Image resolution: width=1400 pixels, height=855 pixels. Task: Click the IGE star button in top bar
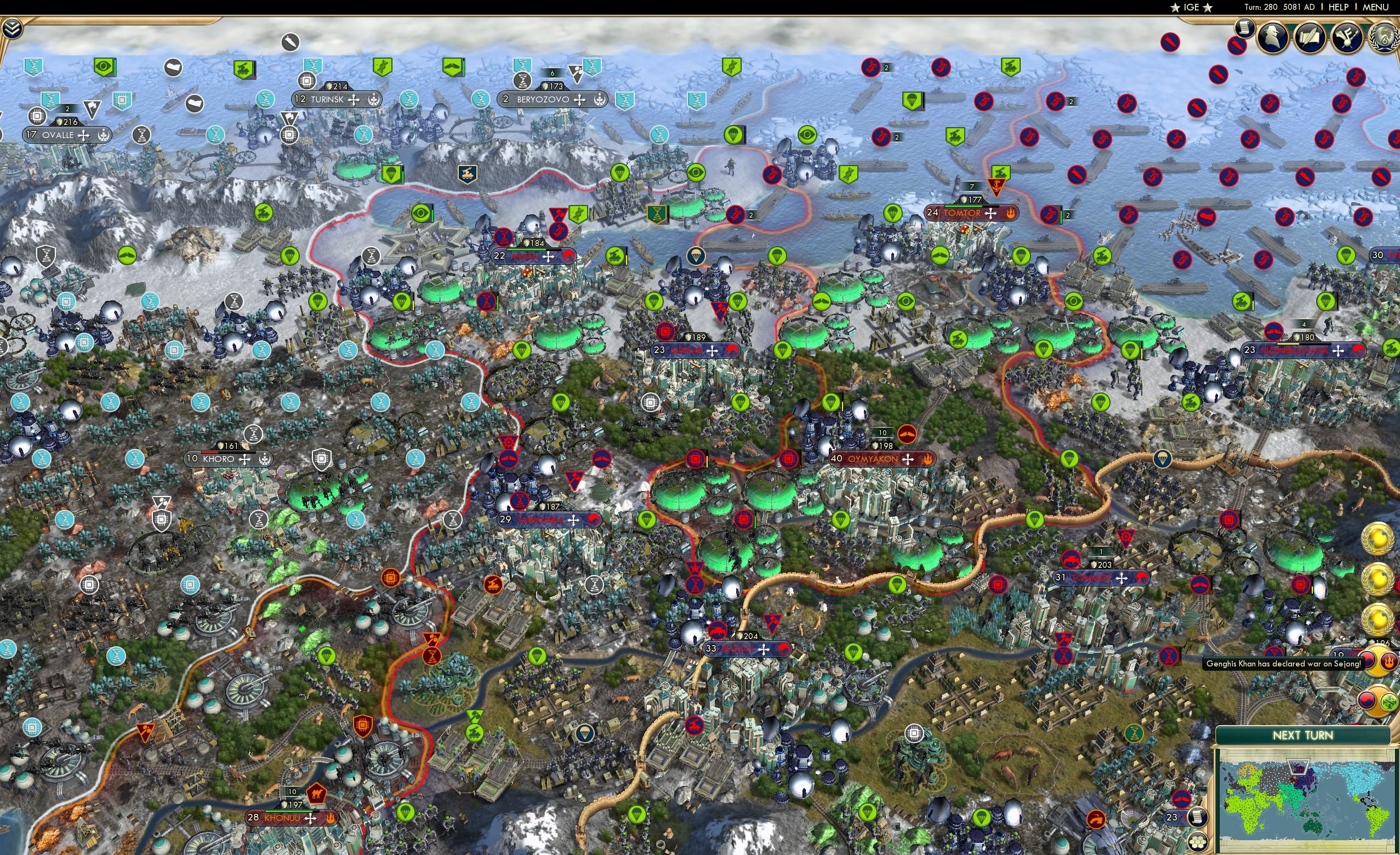(1192, 7)
